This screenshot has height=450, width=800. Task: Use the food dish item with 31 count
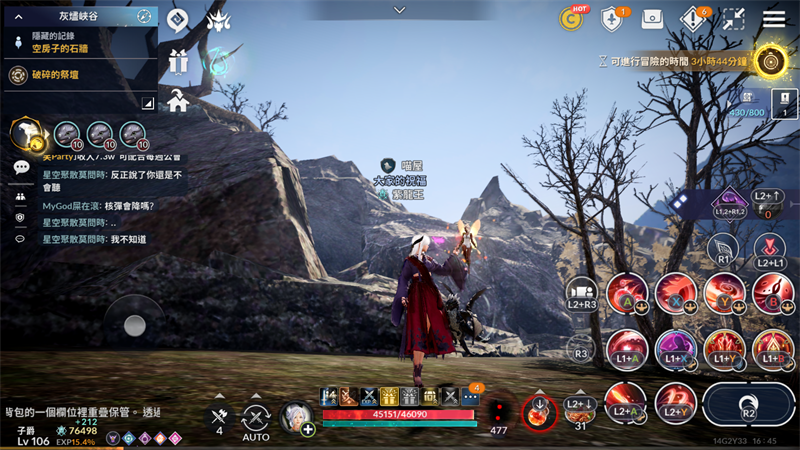pos(580,413)
